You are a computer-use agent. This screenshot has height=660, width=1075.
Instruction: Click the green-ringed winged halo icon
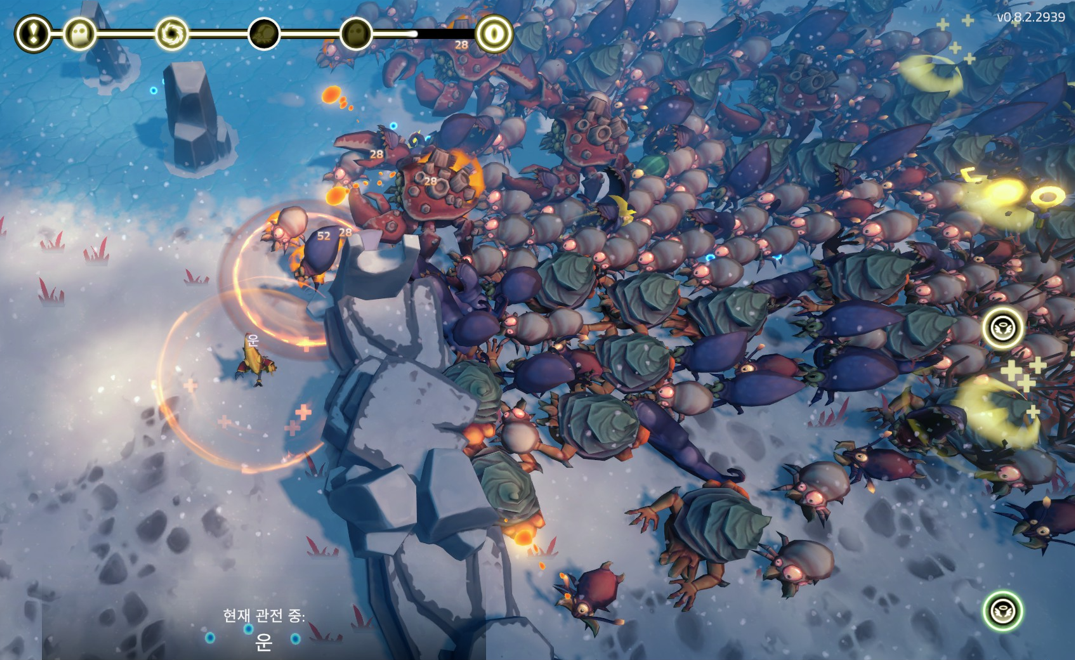pyautogui.click(x=1002, y=610)
